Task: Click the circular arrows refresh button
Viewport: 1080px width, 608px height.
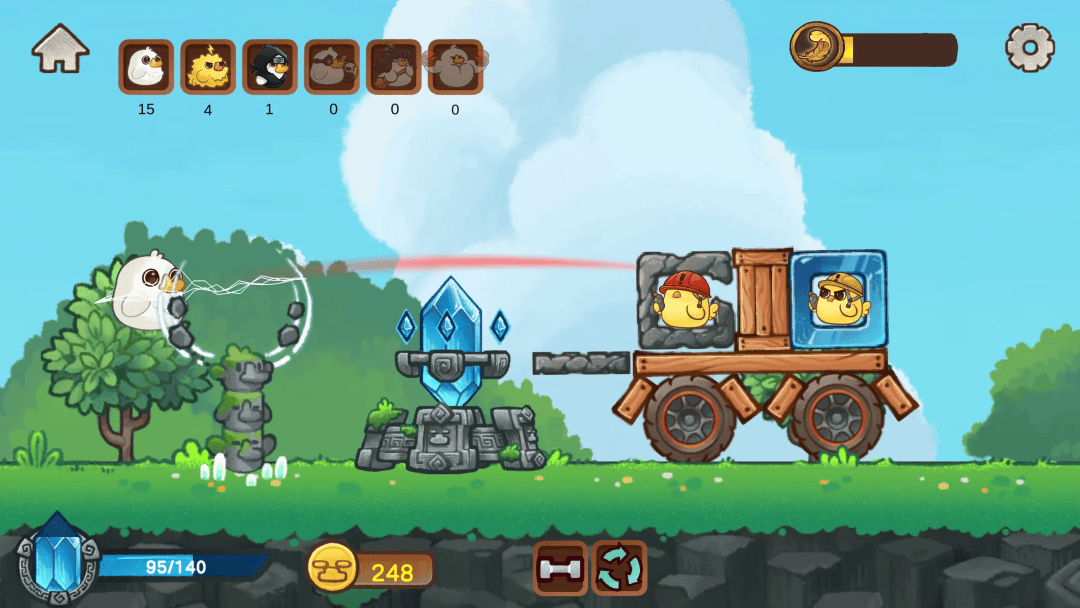Action: (x=619, y=568)
